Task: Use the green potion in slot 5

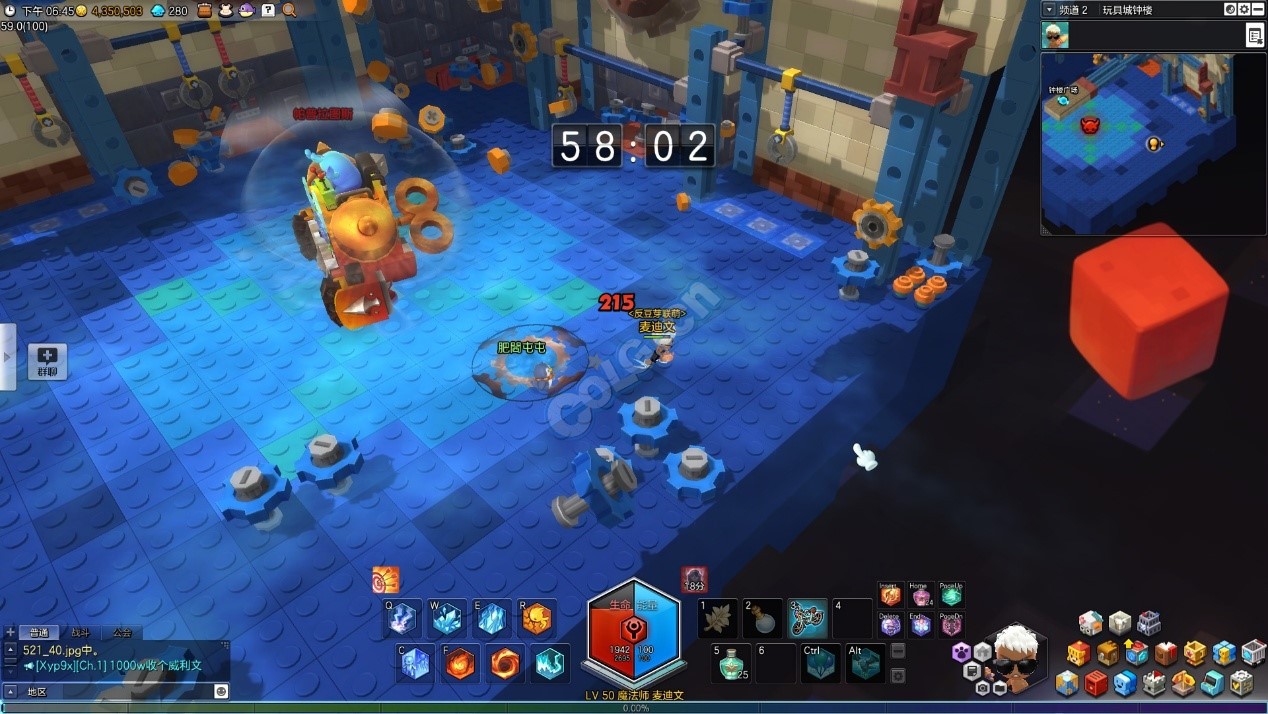Action: [734, 662]
